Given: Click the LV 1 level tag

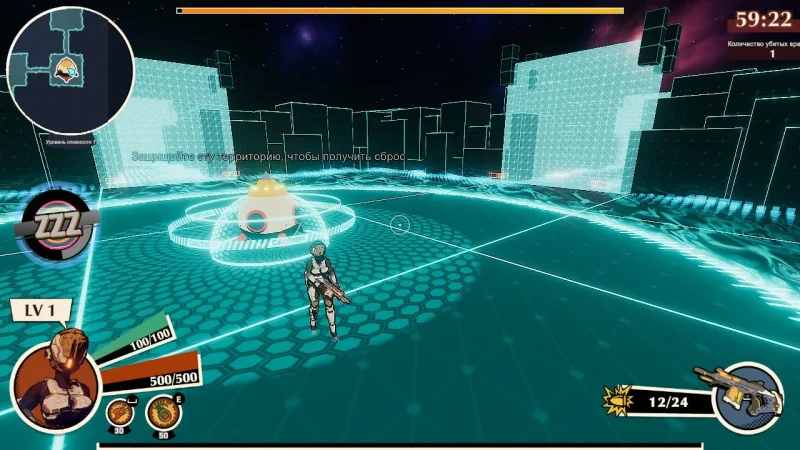Looking at the screenshot, I should (42, 310).
